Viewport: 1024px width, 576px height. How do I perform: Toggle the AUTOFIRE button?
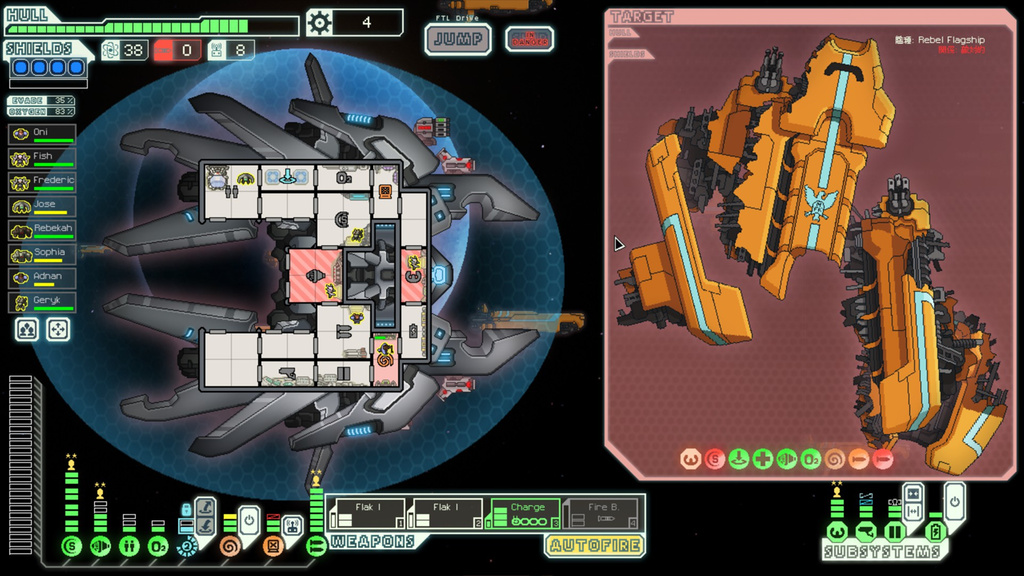[x=594, y=545]
